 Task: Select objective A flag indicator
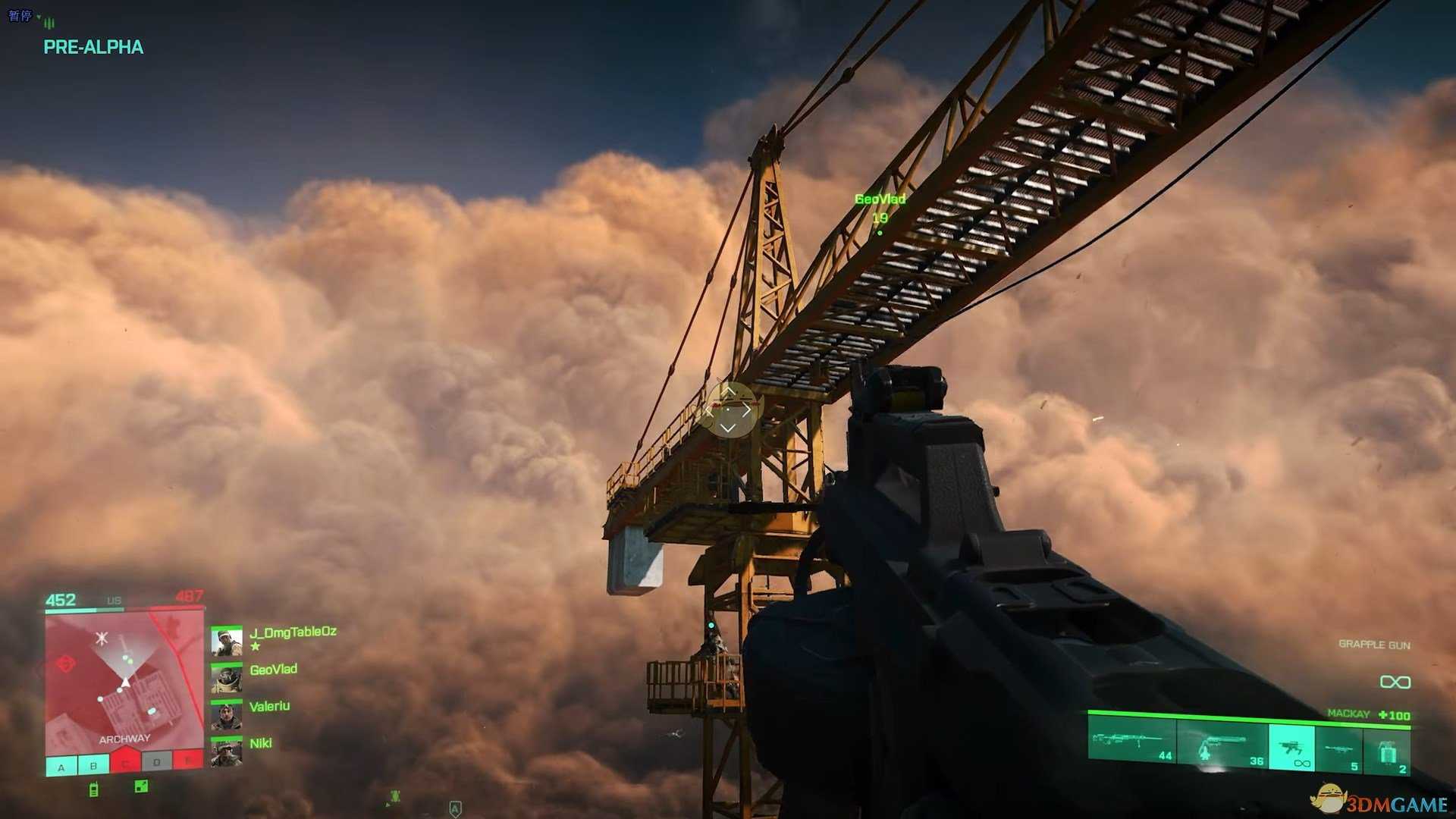tap(61, 766)
